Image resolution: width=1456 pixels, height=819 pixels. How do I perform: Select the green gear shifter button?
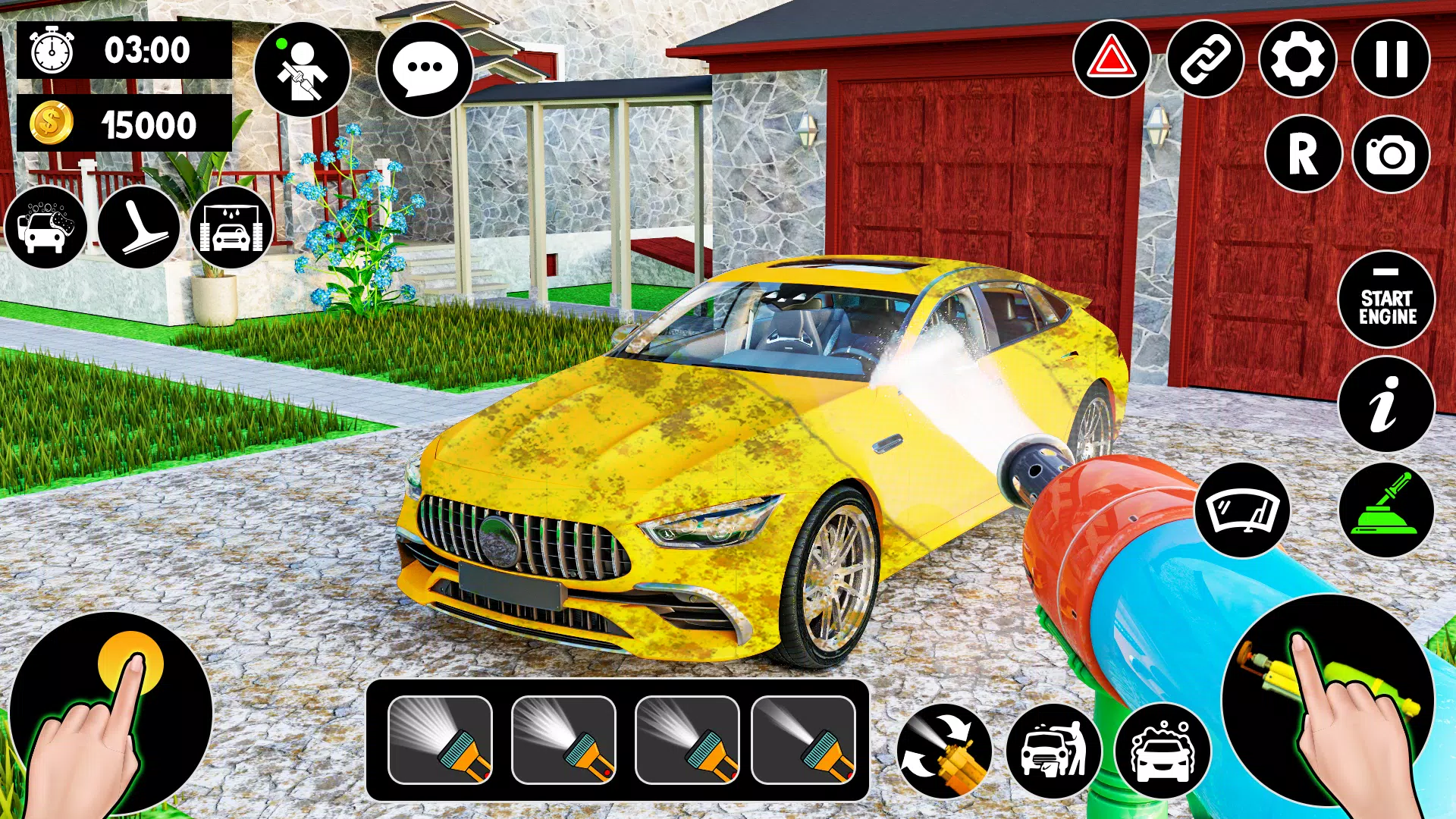click(1386, 510)
